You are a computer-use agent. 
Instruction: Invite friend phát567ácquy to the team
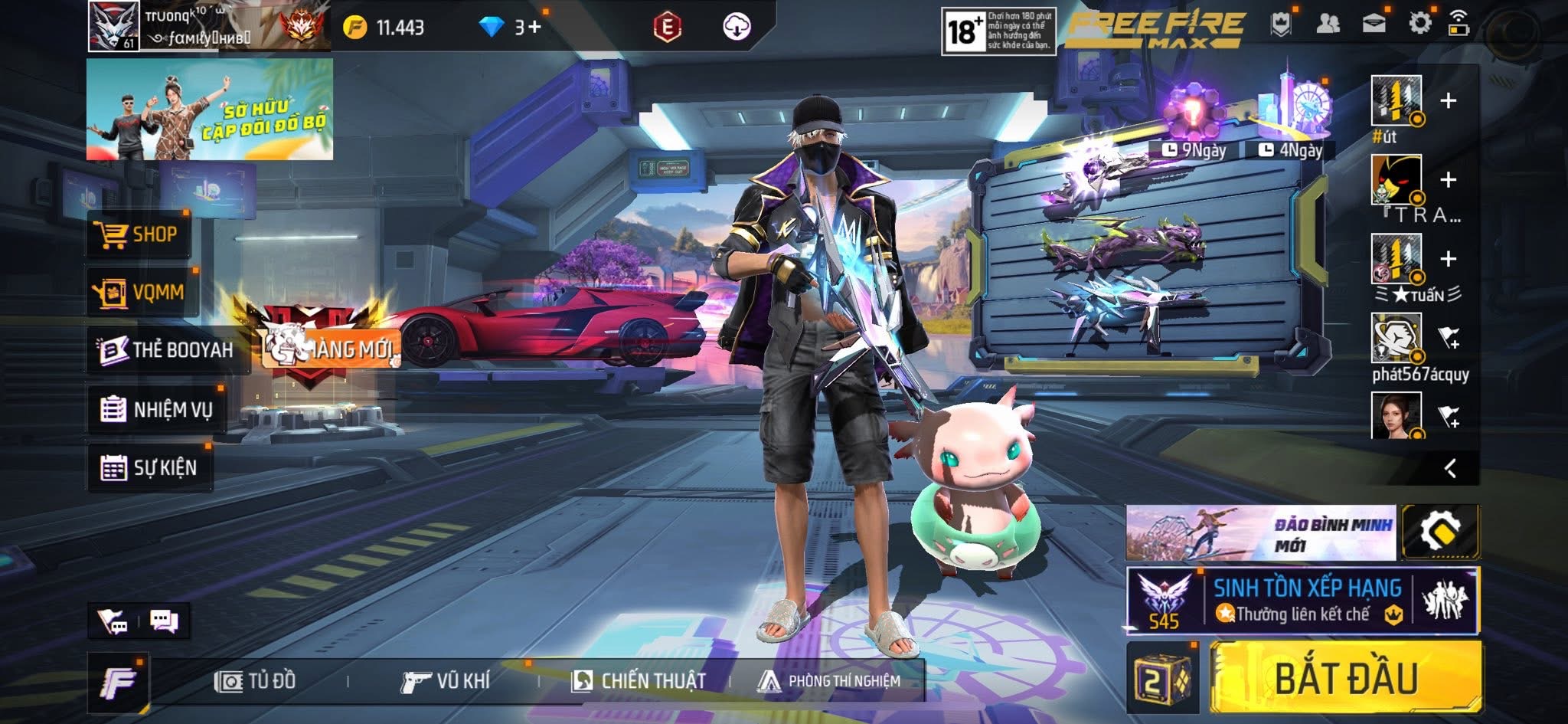tap(1449, 338)
